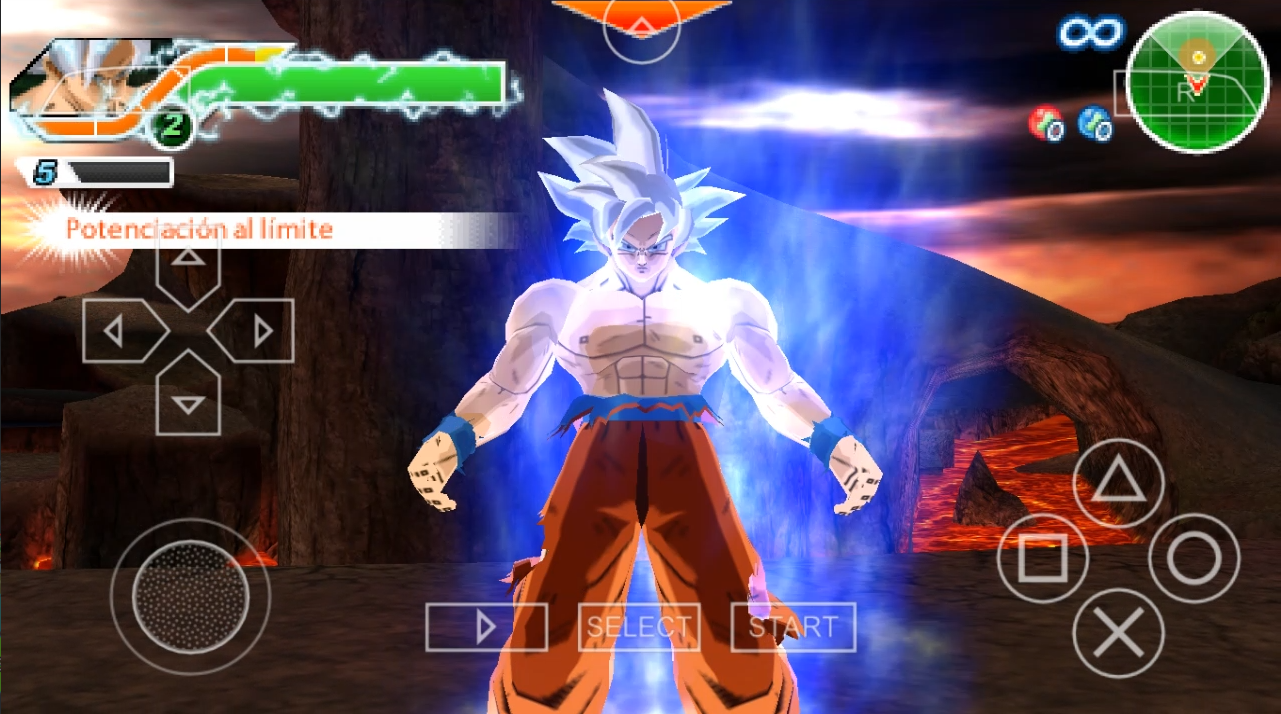
Task: Tap the D-pad left arrow
Action: pyautogui.click(x=123, y=330)
